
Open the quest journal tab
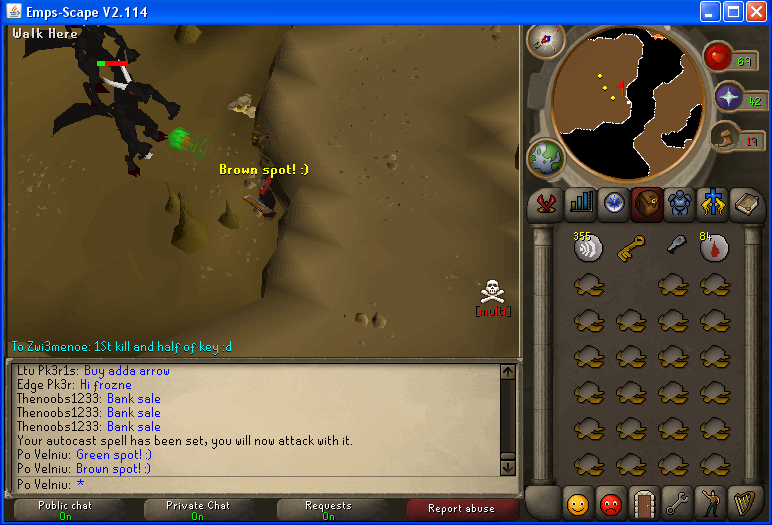(x=614, y=203)
